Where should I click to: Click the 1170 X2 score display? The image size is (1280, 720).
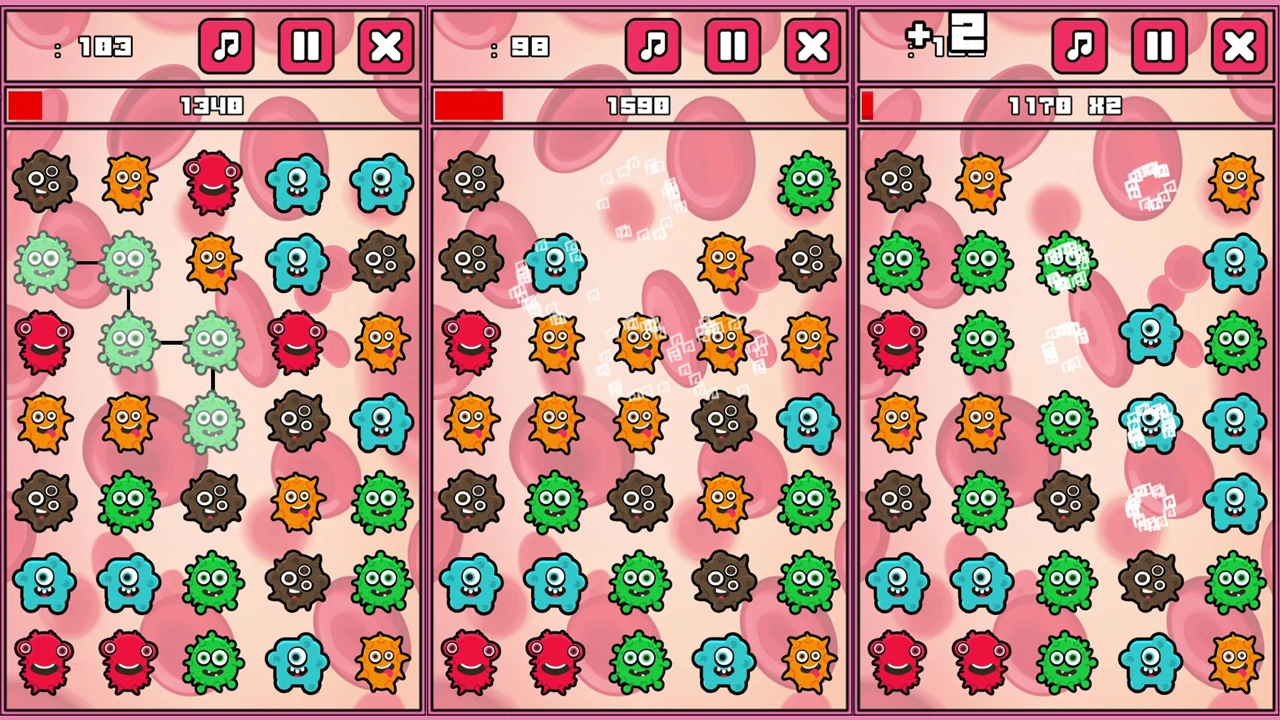(1063, 106)
